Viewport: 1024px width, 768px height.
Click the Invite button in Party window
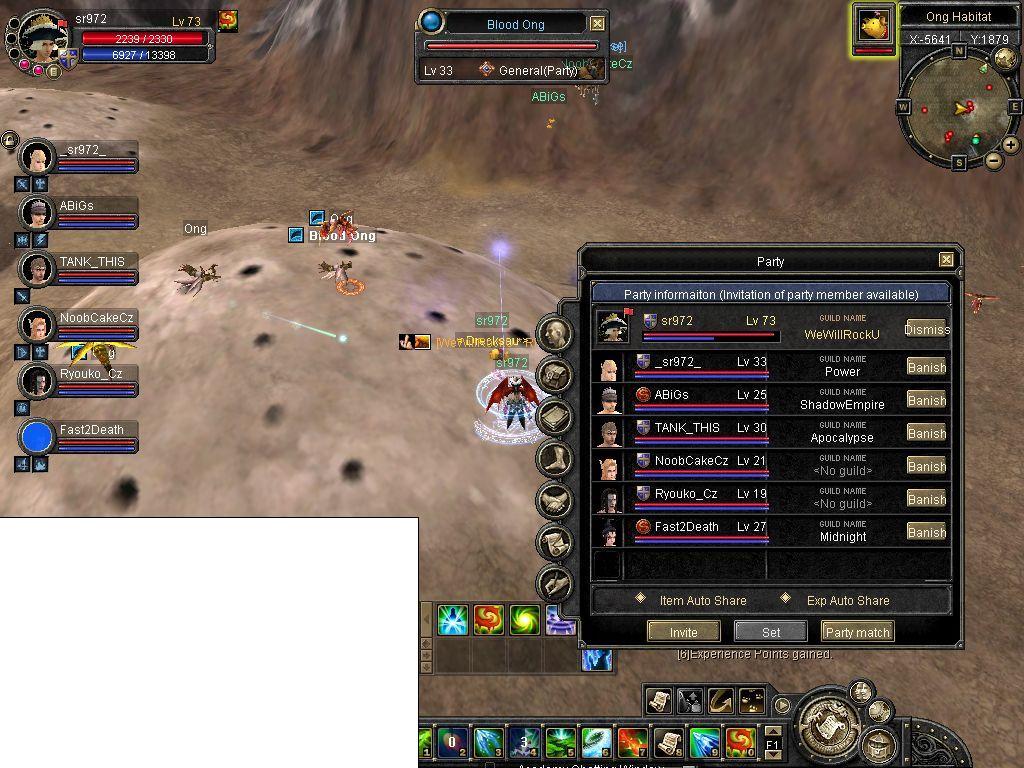(x=683, y=632)
